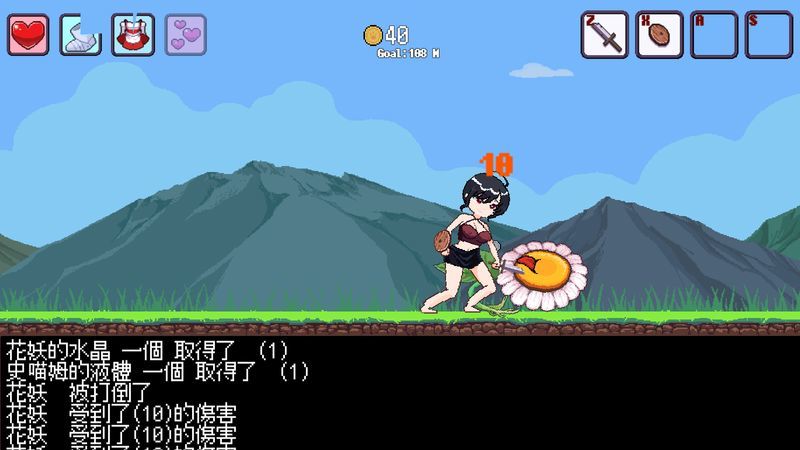Click the purple hearts icon
Screen dimensions: 800x450
185,35
